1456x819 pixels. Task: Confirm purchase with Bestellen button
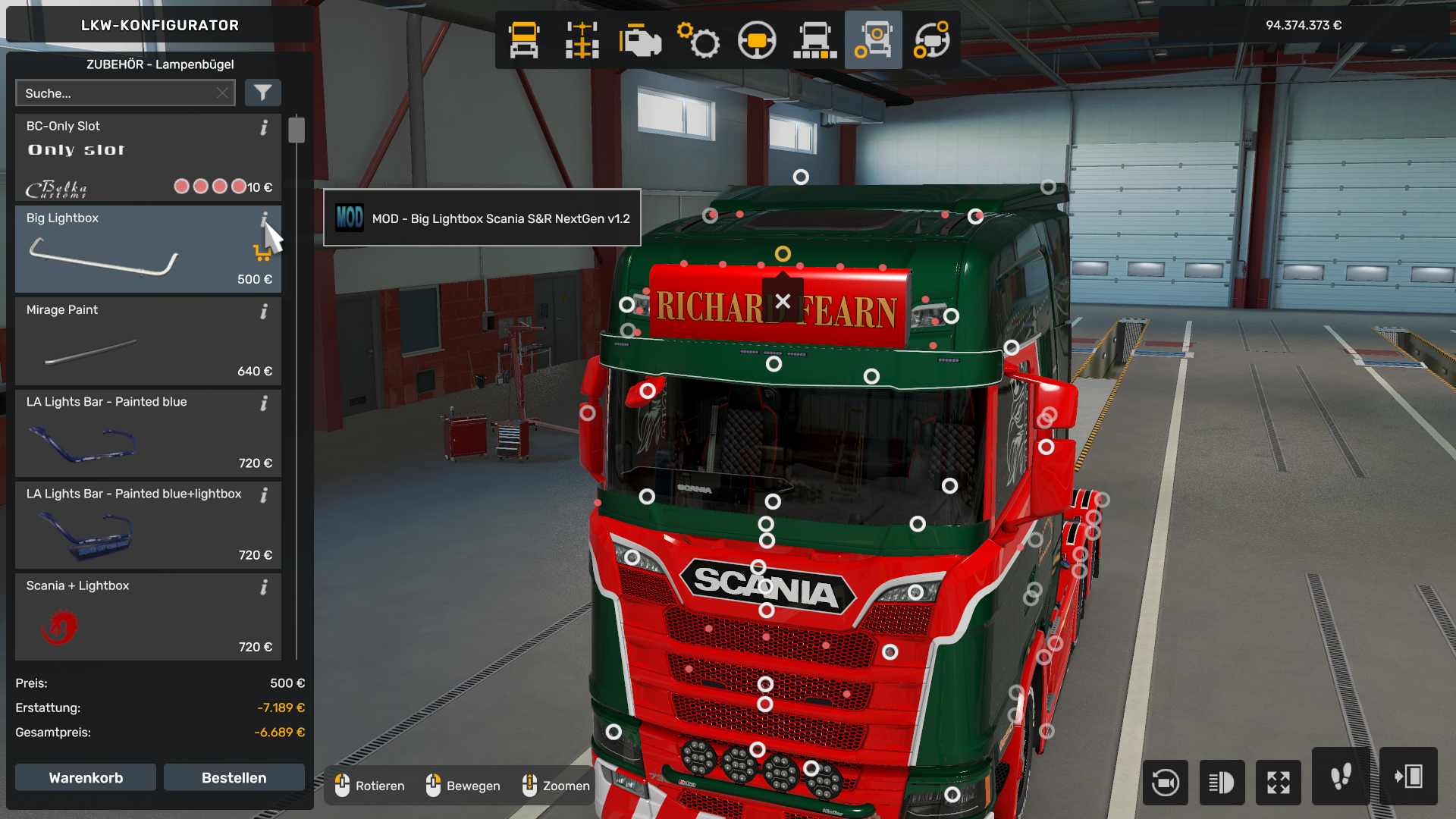[234, 778]
